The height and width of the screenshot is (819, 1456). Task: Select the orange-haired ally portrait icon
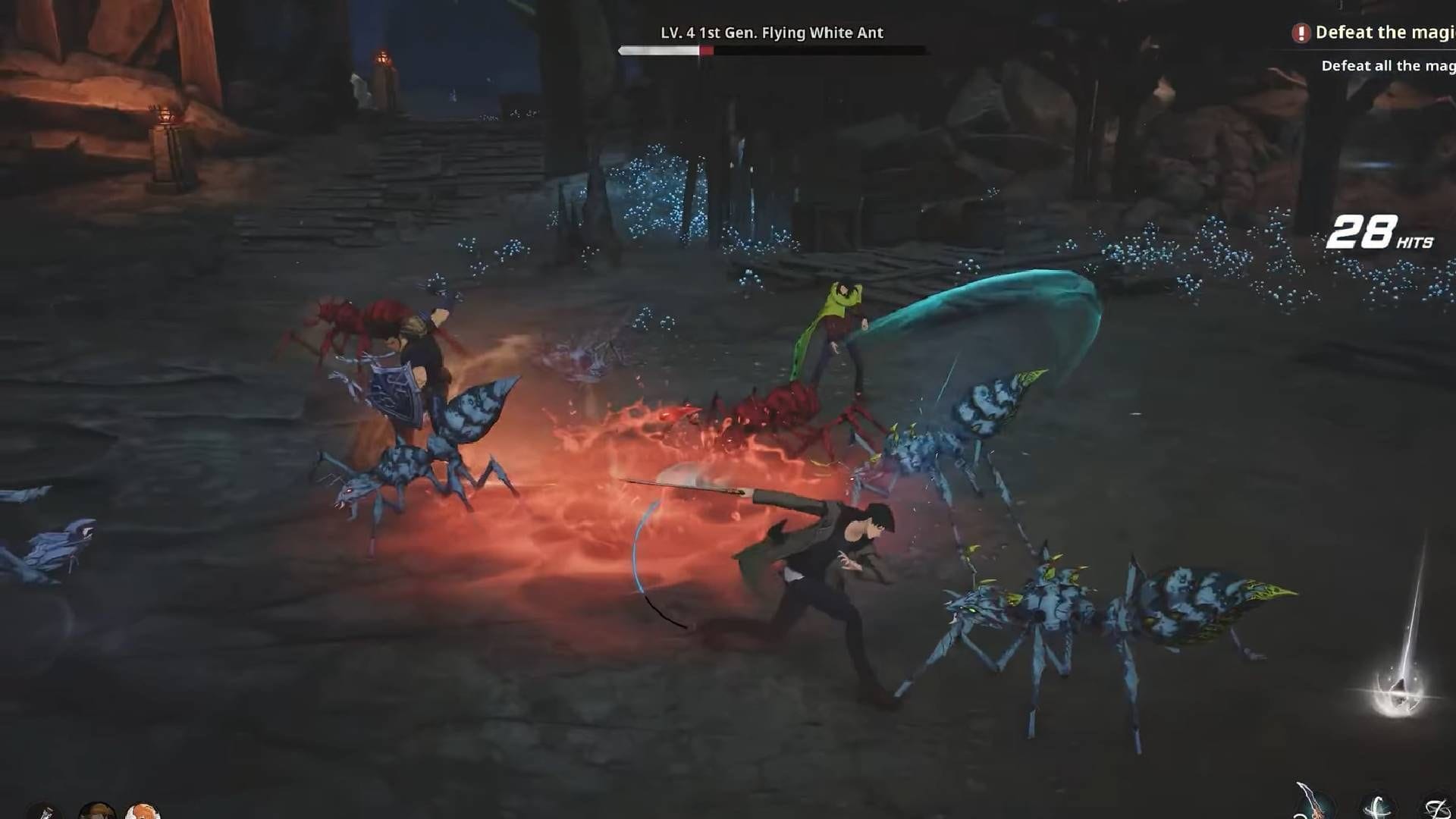pyautogui.click(x=144, y=813)
